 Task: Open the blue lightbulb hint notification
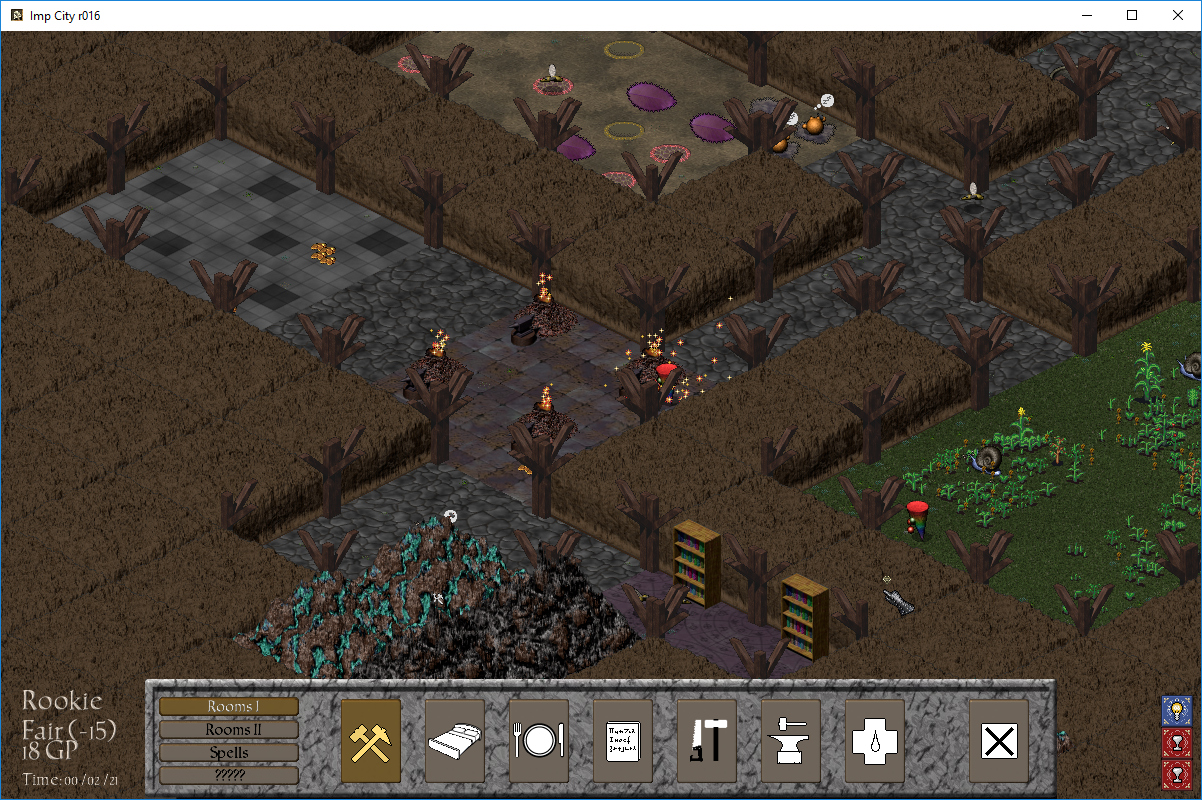pos(1176,711)
